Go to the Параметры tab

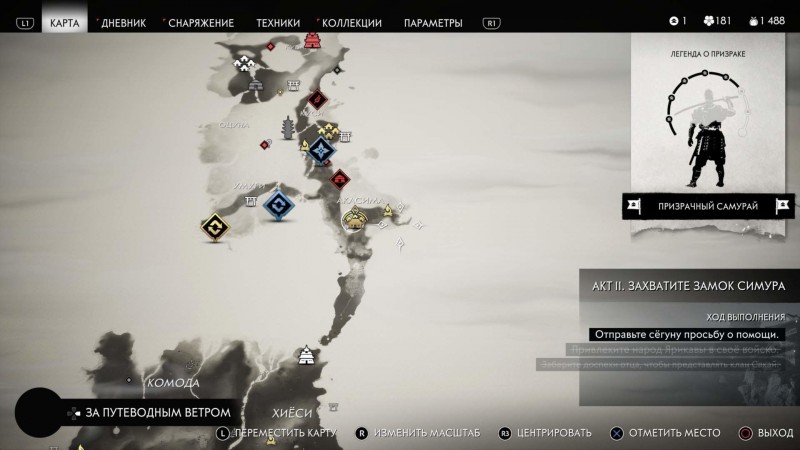(x=433, y=22)
